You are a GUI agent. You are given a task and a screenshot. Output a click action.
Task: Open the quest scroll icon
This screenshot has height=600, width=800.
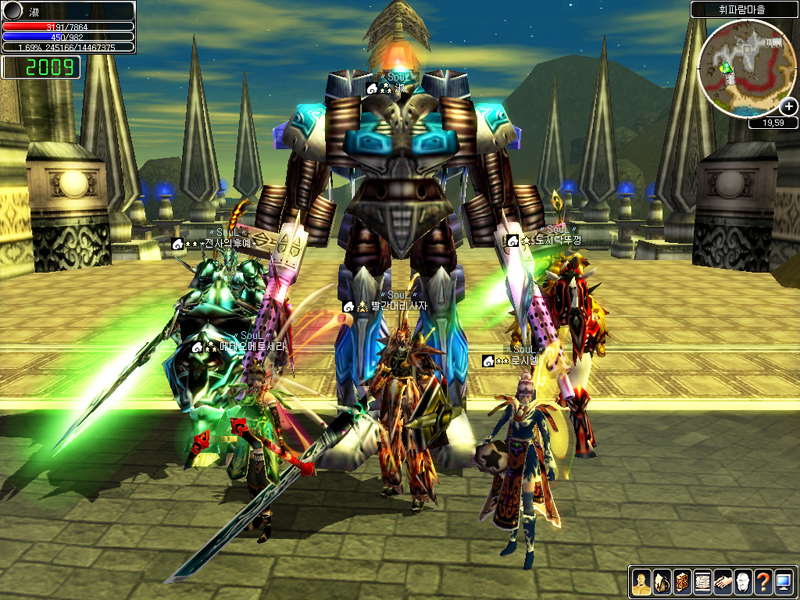click(x=702, y=582)
